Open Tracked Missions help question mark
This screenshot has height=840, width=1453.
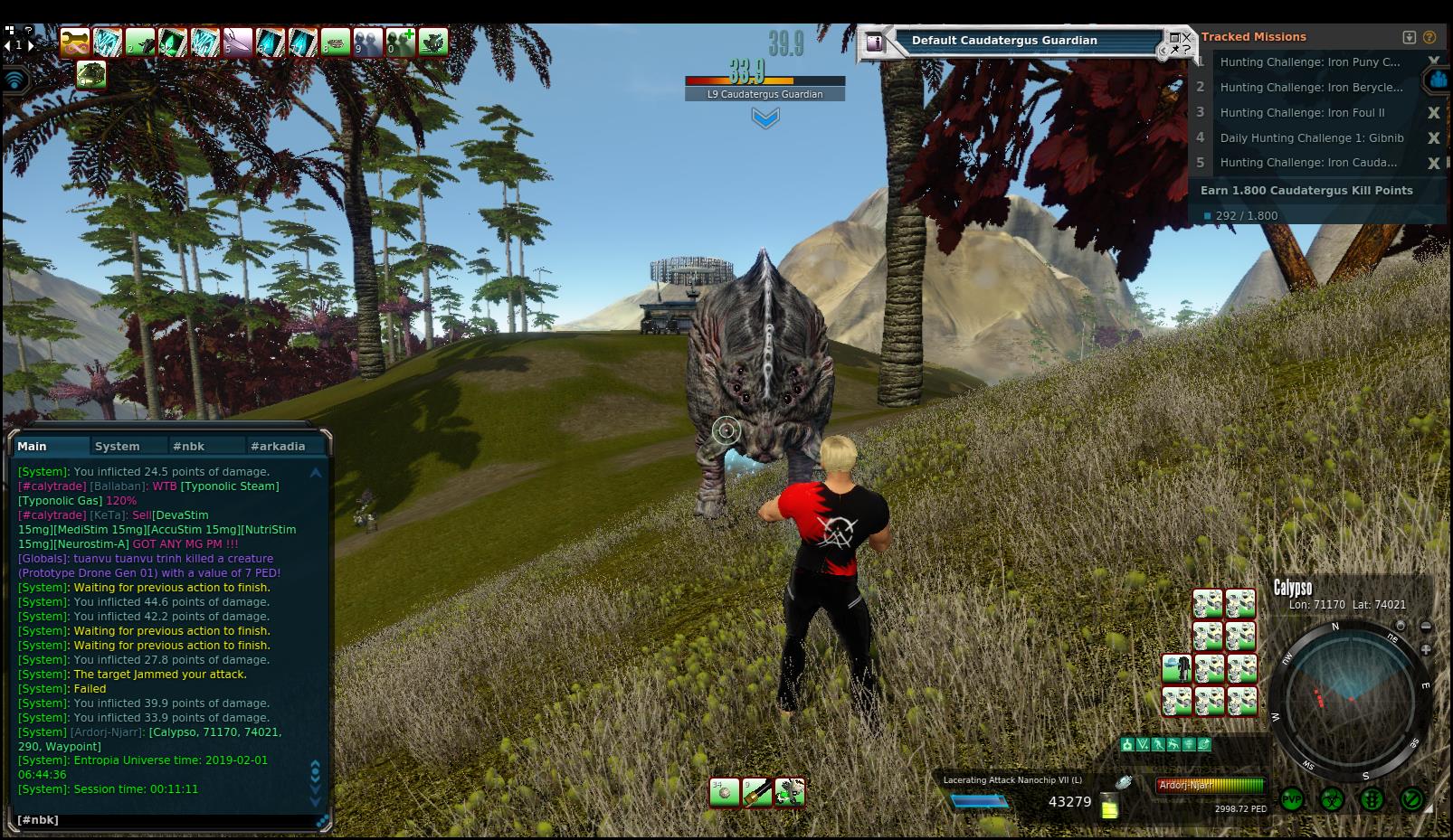point(1429,37)
